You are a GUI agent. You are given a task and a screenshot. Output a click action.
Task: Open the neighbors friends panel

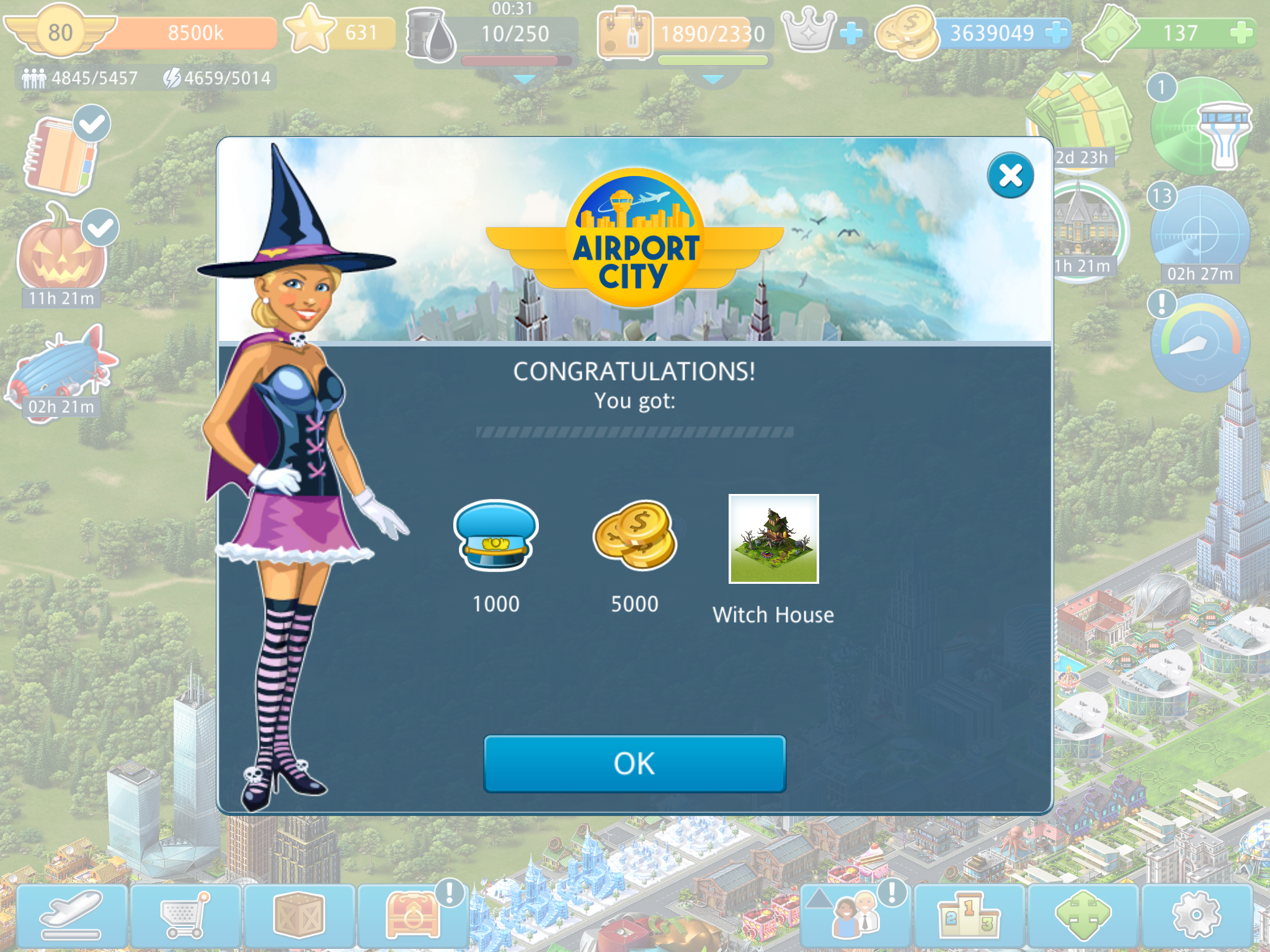click(x=856, y=915)
